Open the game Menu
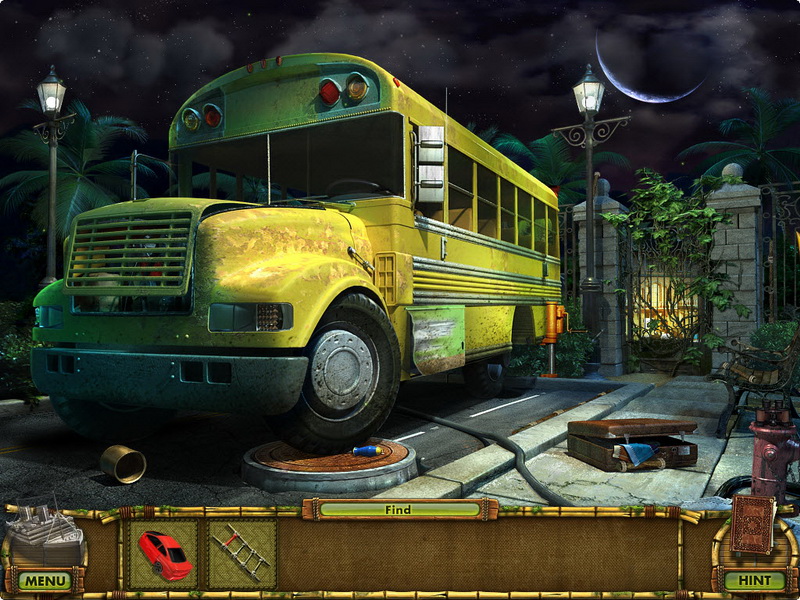Screen dimensions: 800x600 (44, 580)
